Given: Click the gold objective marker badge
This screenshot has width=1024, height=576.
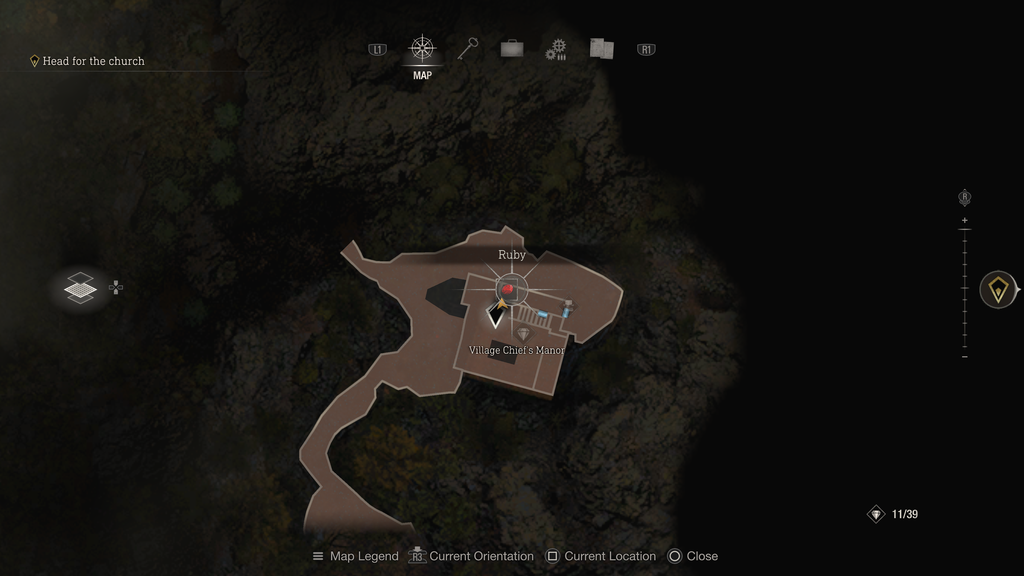Looking at the screenshot, I should coord(998,289).
